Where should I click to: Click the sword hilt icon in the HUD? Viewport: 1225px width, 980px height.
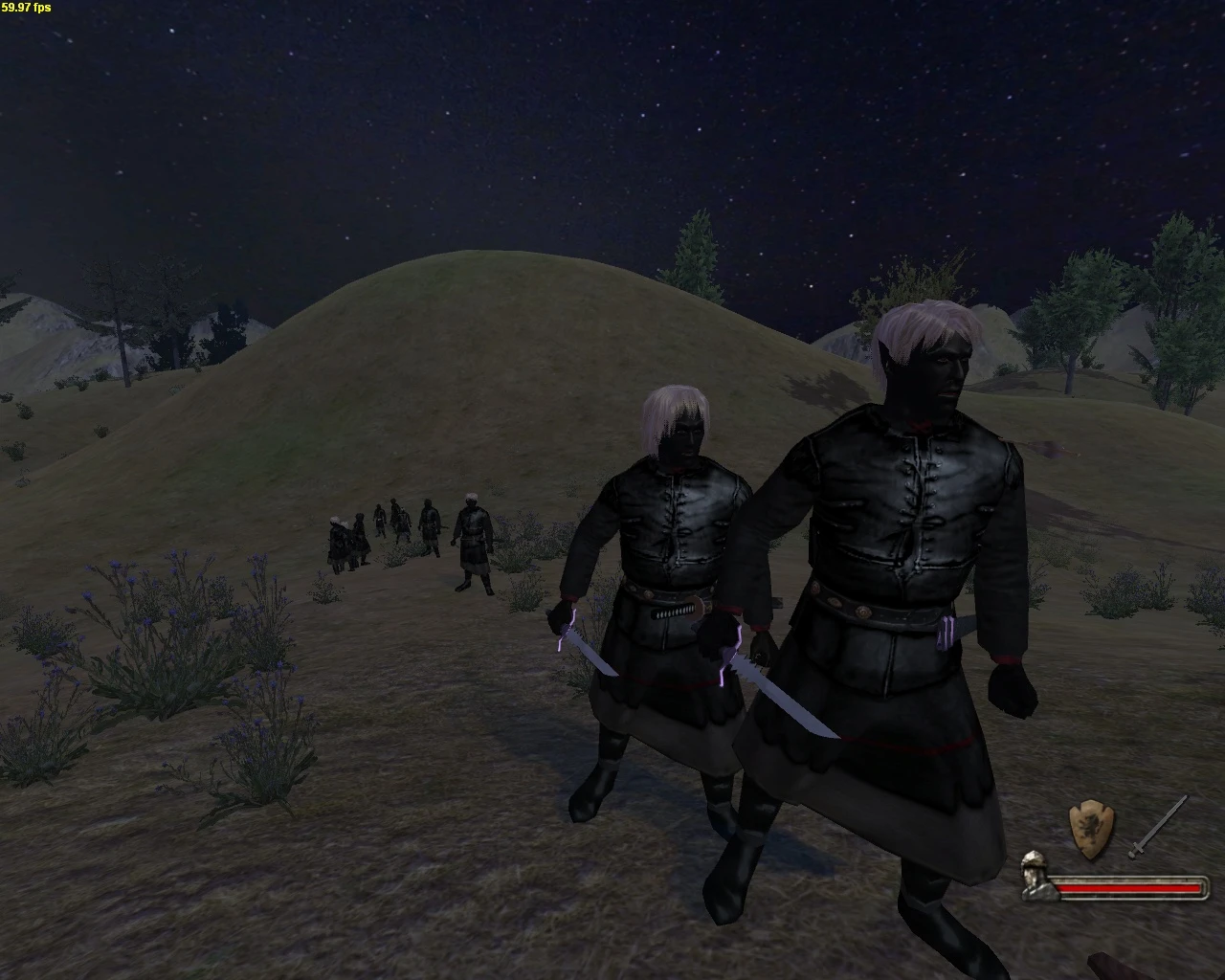point(1136,852)
